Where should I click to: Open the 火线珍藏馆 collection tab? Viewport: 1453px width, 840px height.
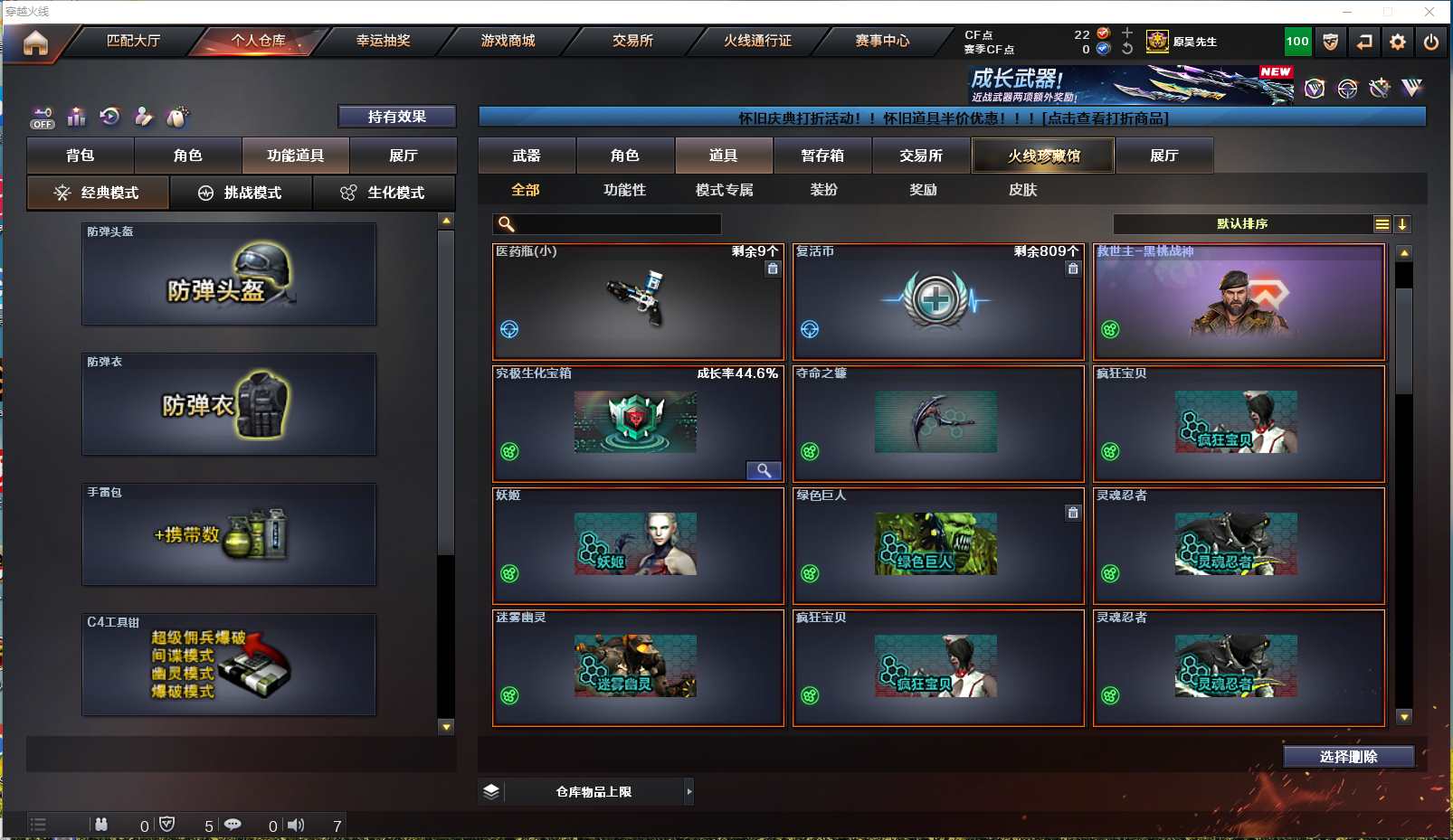1043,156
